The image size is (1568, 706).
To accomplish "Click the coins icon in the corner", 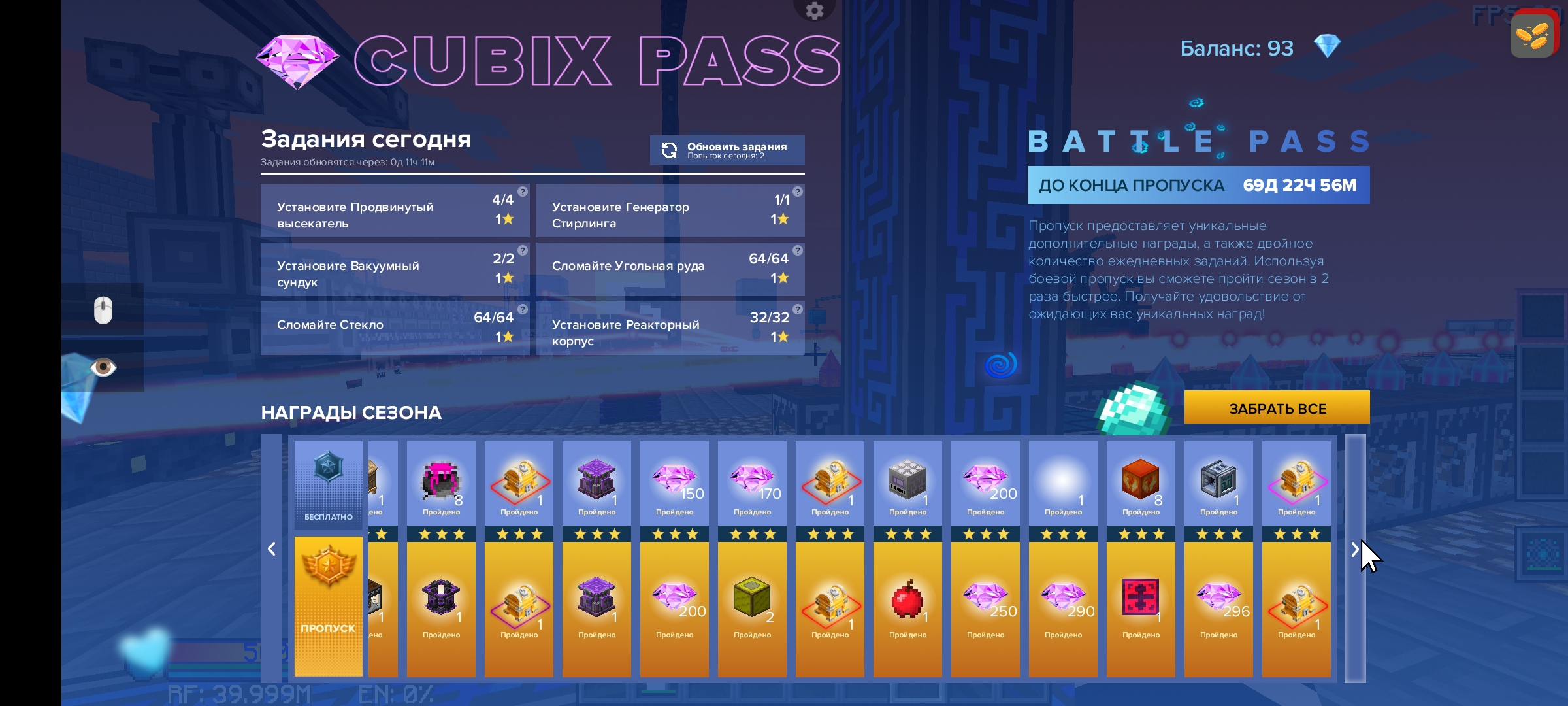I will pyautogui.click(x=1531, y=36).
